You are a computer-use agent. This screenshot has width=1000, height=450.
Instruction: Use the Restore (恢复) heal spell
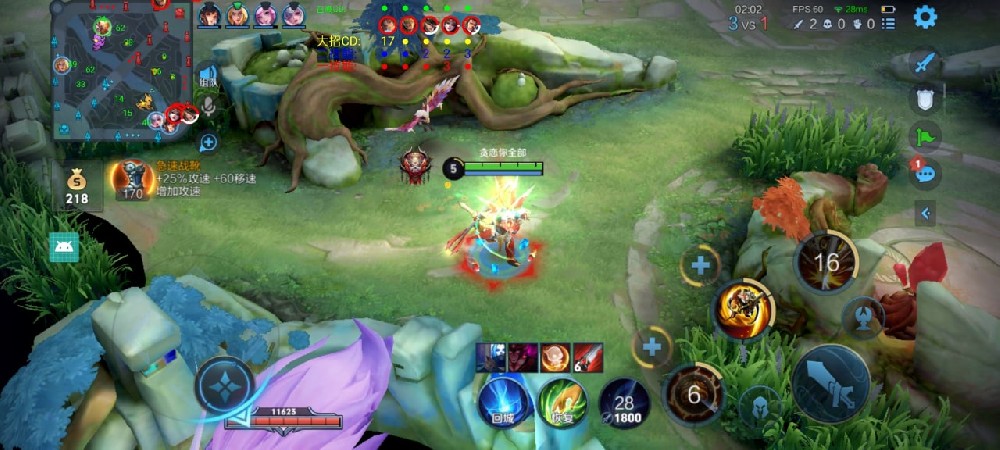(x=563, y=402)
